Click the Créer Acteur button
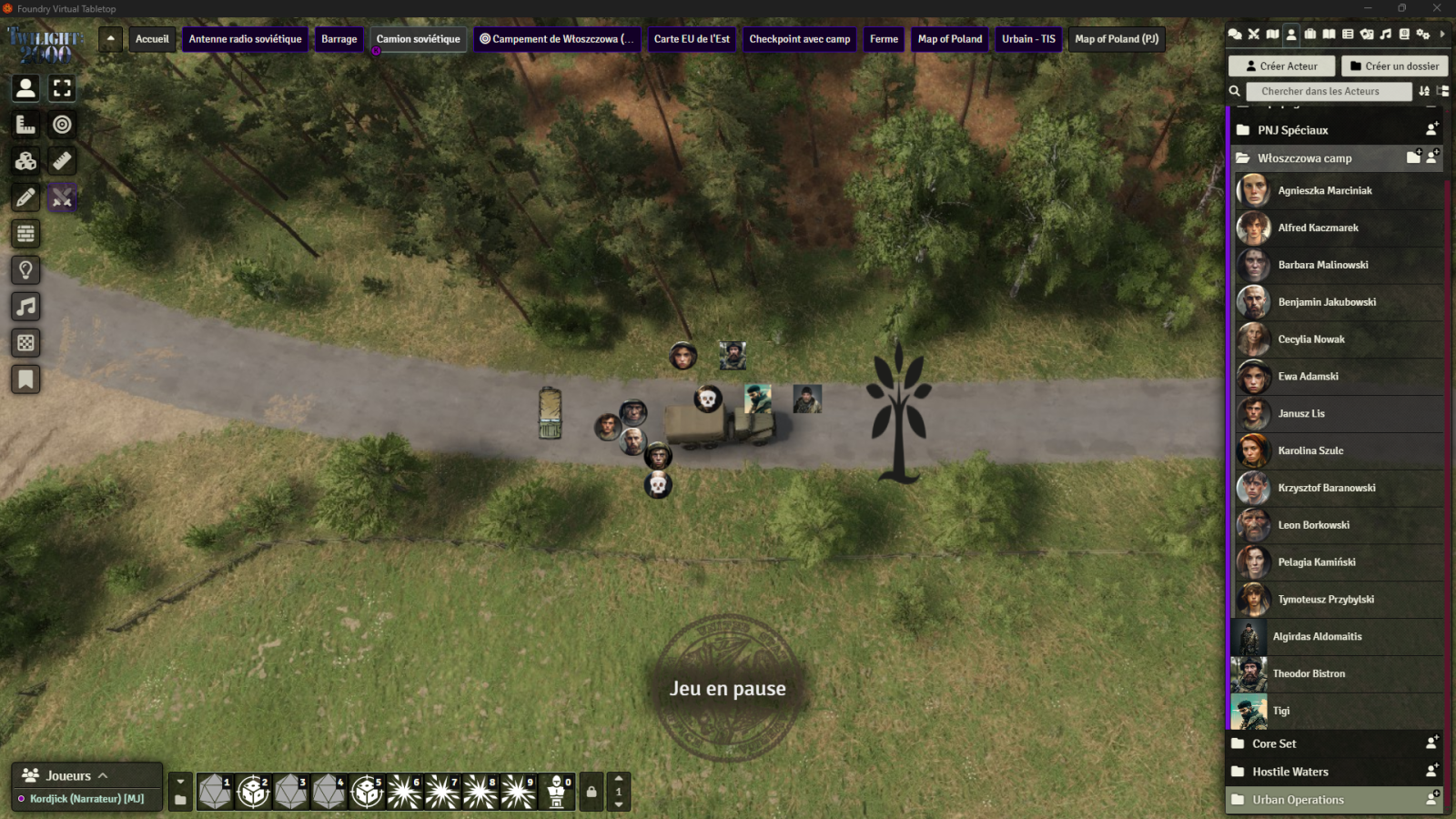Viewport: 1456px width, 819px height. pyautogui.click(x=1281, y=66)
